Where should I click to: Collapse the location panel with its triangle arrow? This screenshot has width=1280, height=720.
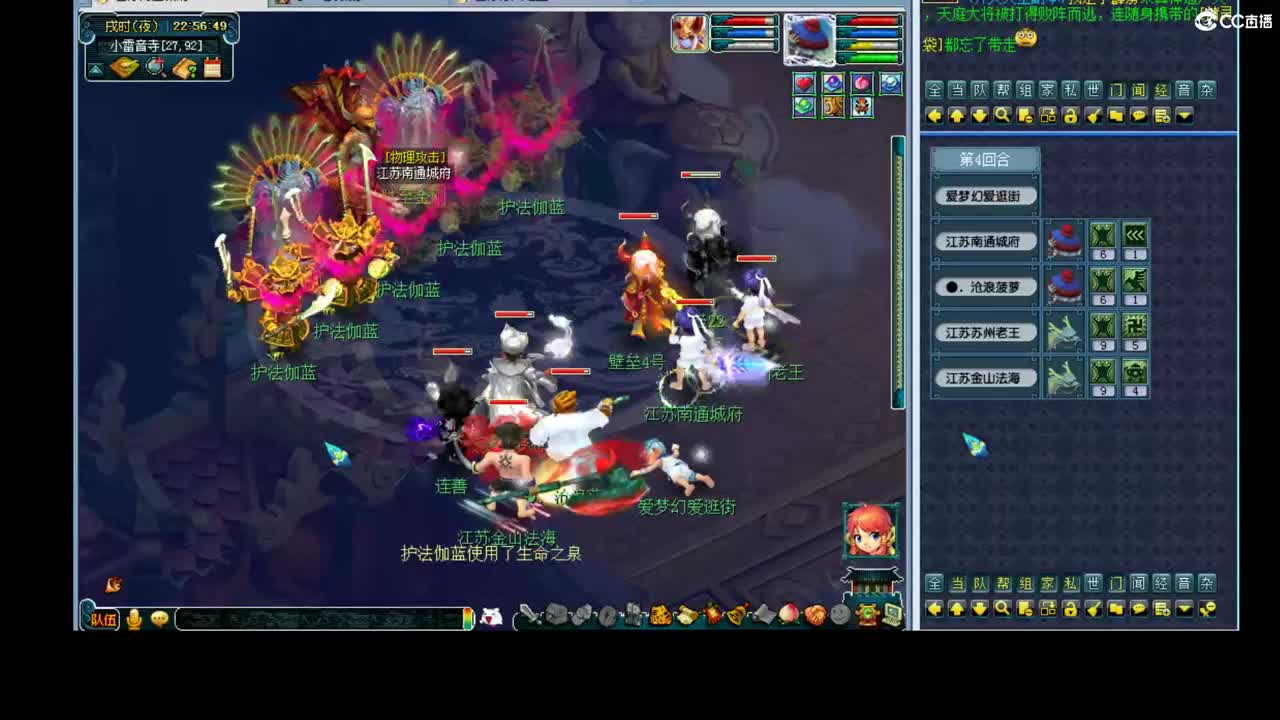tap(96, 68)
